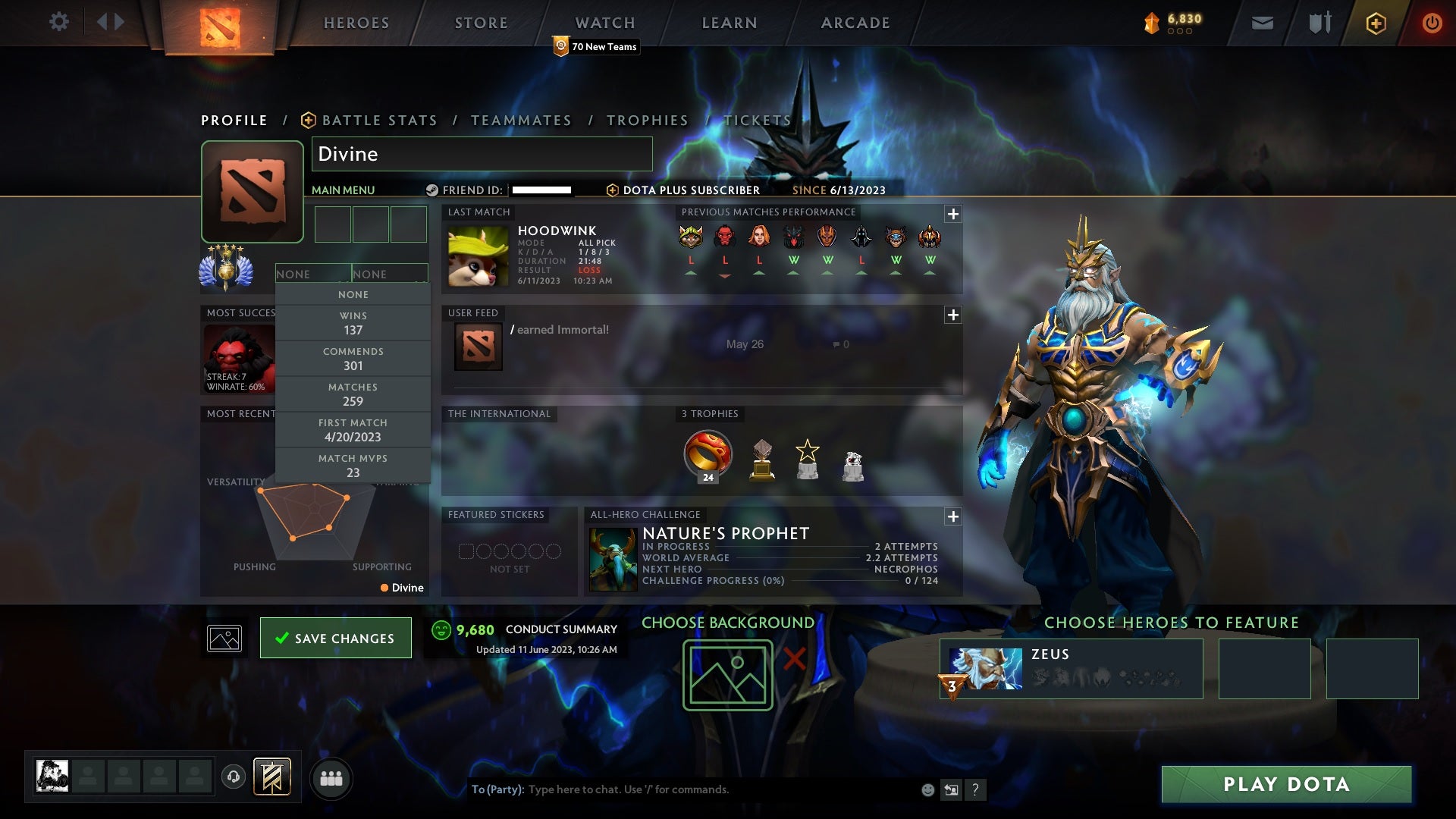Click the SAVE CHANGES button
Screen dimensions: 1456x819
336,638
